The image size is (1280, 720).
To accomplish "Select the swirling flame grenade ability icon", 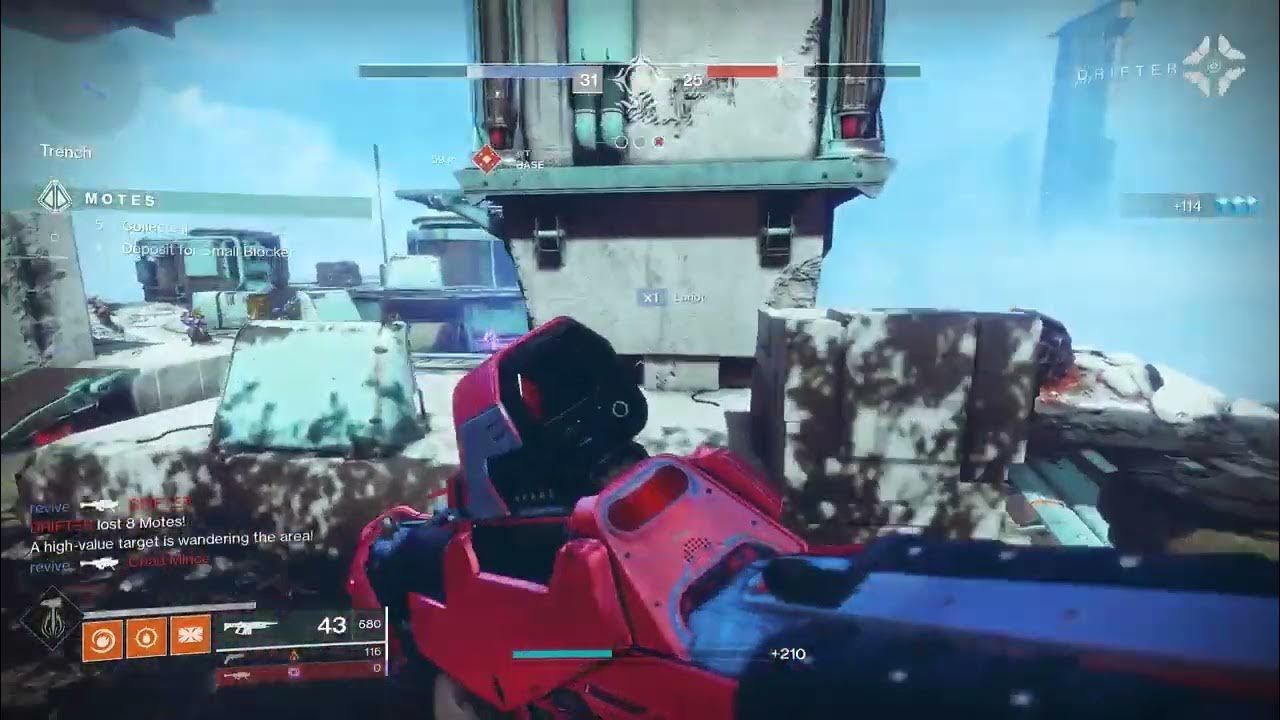I will click(x=101, y=638).
